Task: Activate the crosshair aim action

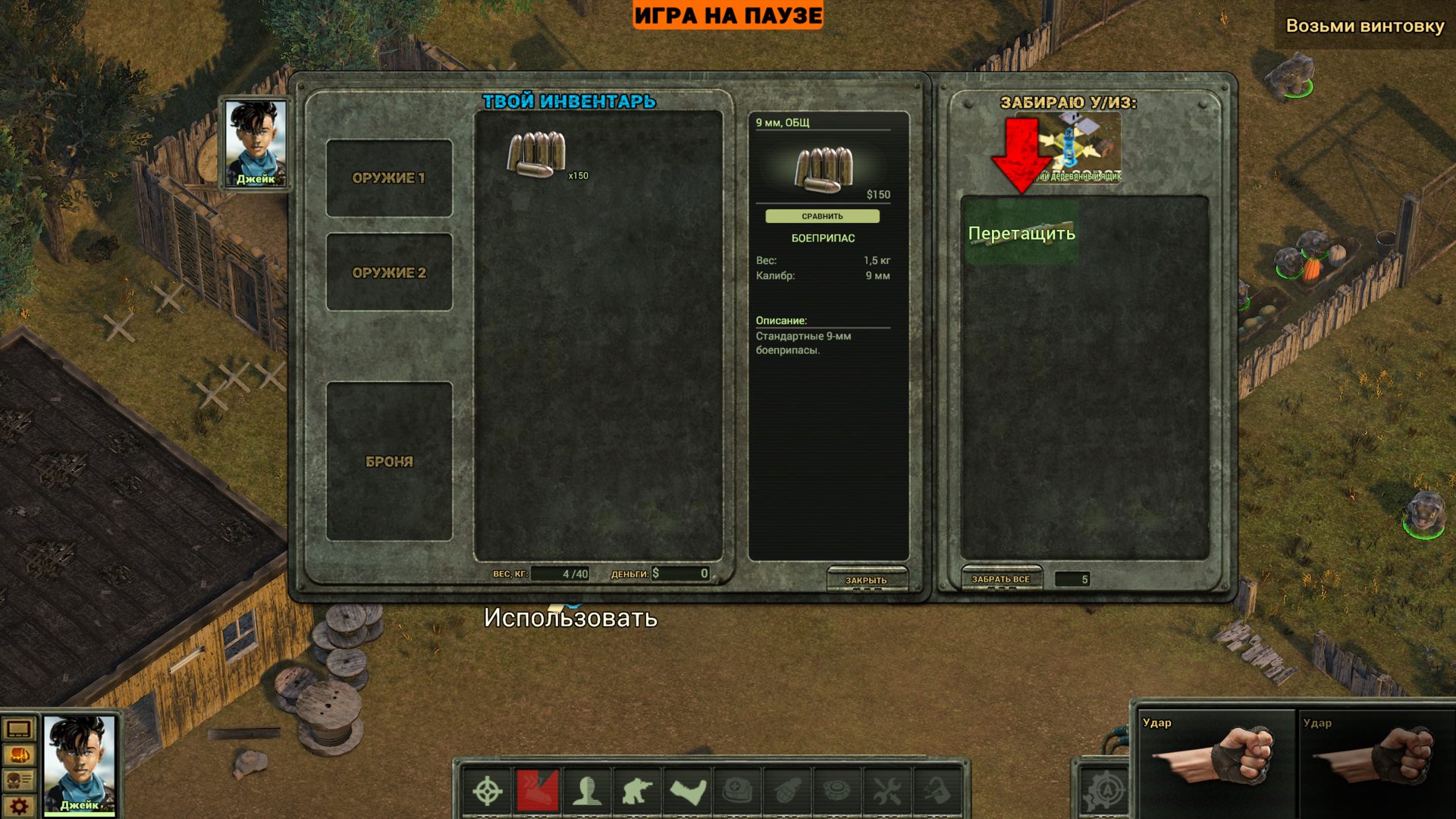Action: [x=488, y=792]
